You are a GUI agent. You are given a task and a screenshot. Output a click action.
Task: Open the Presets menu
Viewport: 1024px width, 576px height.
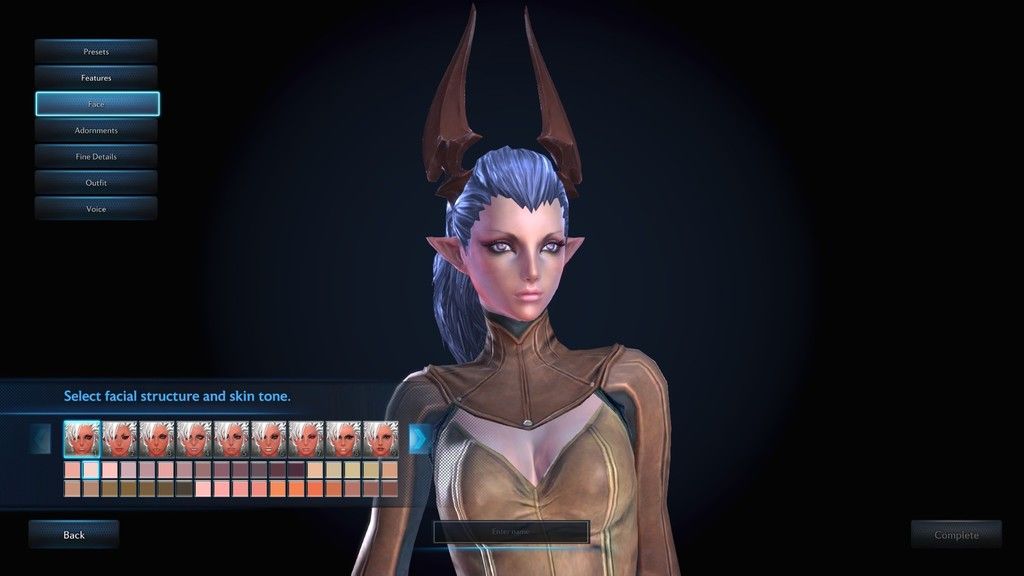[96, 51]
